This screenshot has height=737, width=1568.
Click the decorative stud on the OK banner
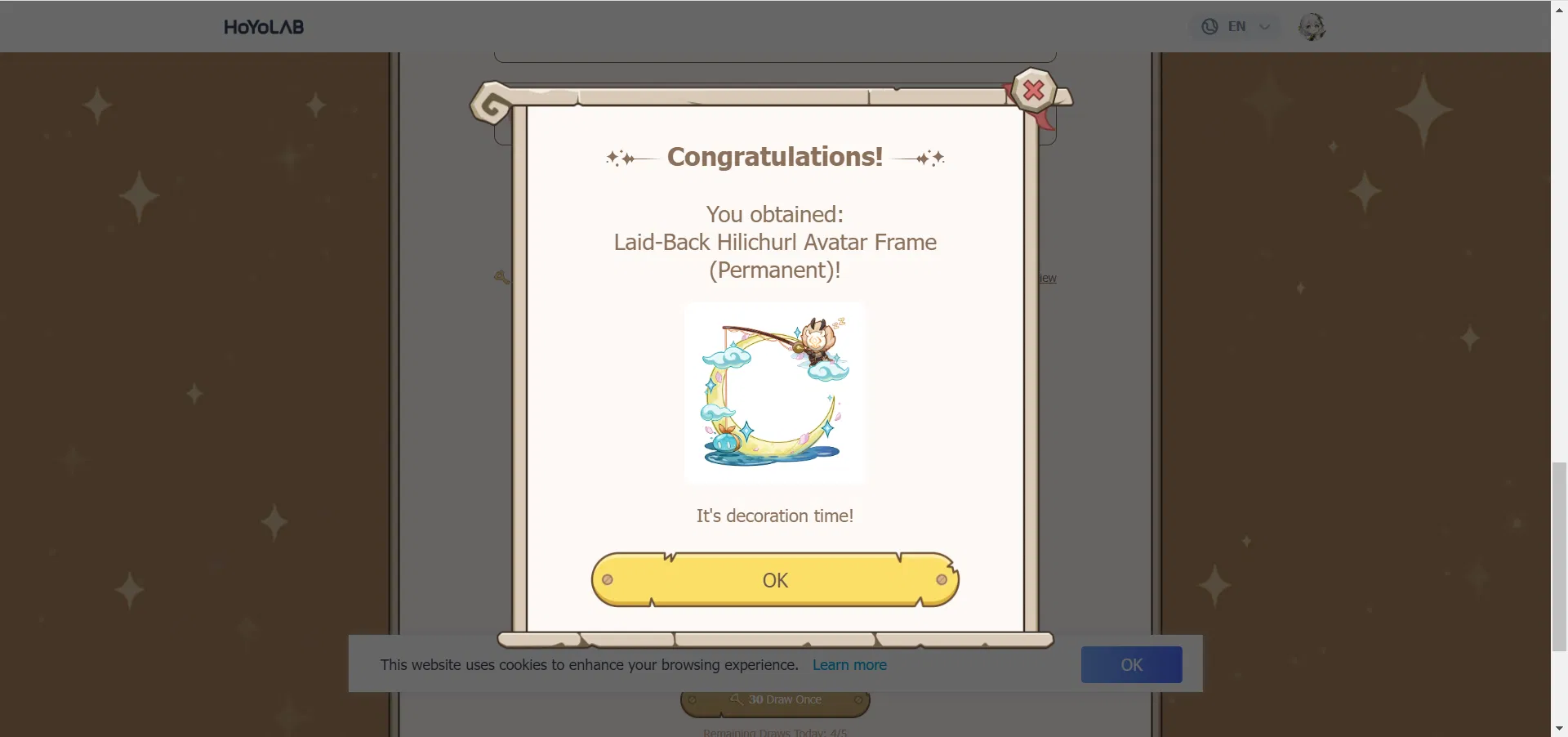click(608, 579)
